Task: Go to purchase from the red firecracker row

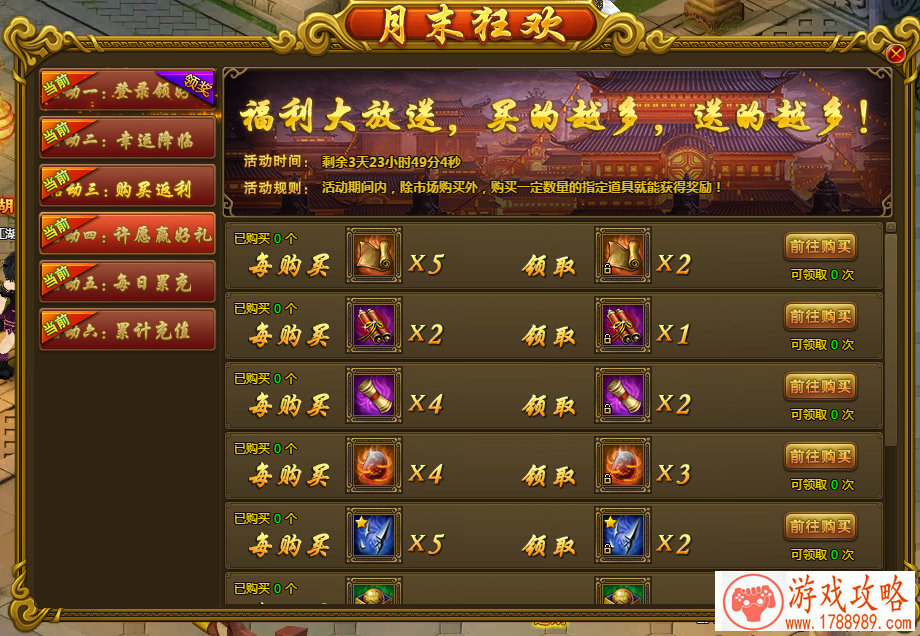Action: [x=820, y=317]
